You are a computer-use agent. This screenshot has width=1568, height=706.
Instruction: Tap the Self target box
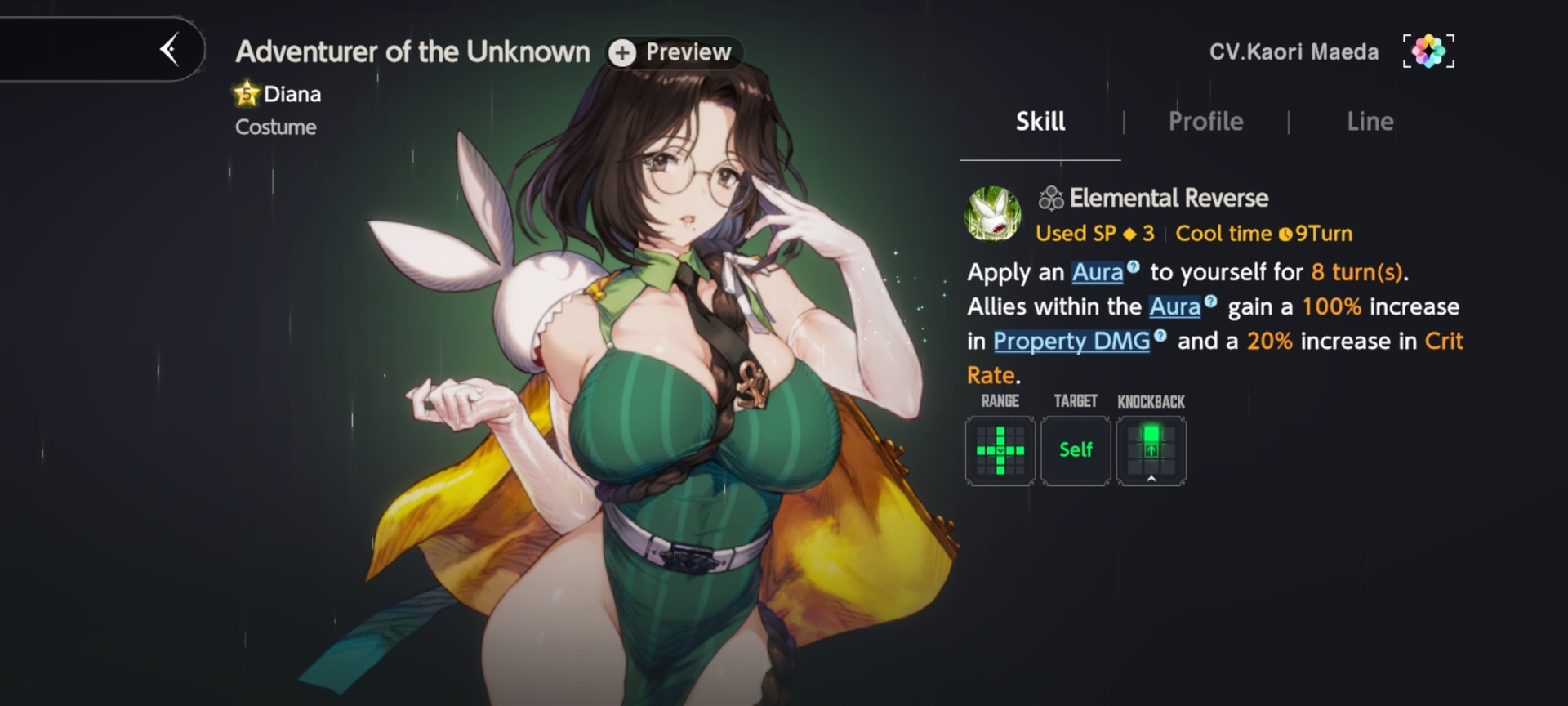[1076, 450]
